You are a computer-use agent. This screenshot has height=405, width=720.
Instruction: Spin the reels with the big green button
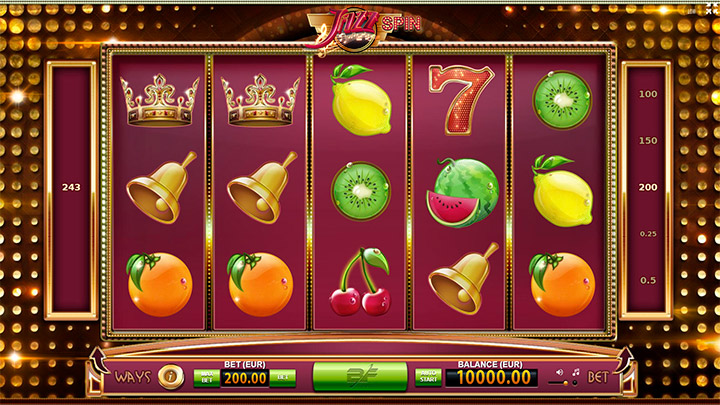tap(359, 377)
